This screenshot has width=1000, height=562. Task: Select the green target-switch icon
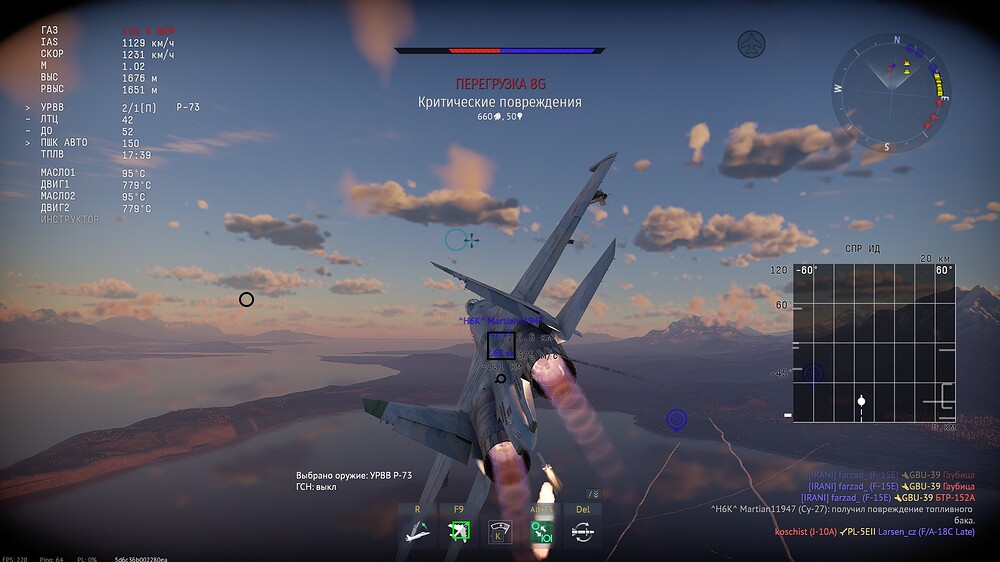(x=543, y=532)
